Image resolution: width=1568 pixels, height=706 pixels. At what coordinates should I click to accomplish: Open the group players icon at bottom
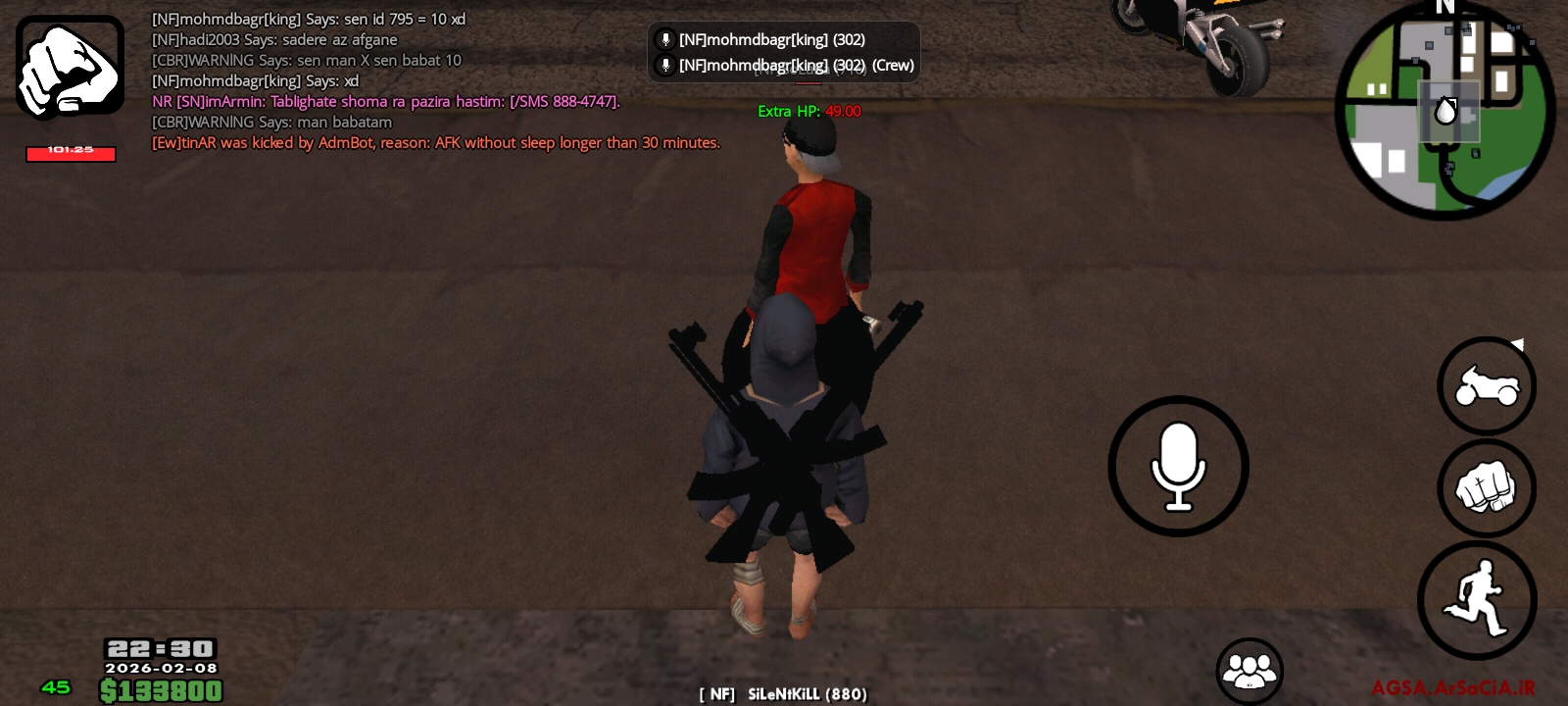[1250, 668]
